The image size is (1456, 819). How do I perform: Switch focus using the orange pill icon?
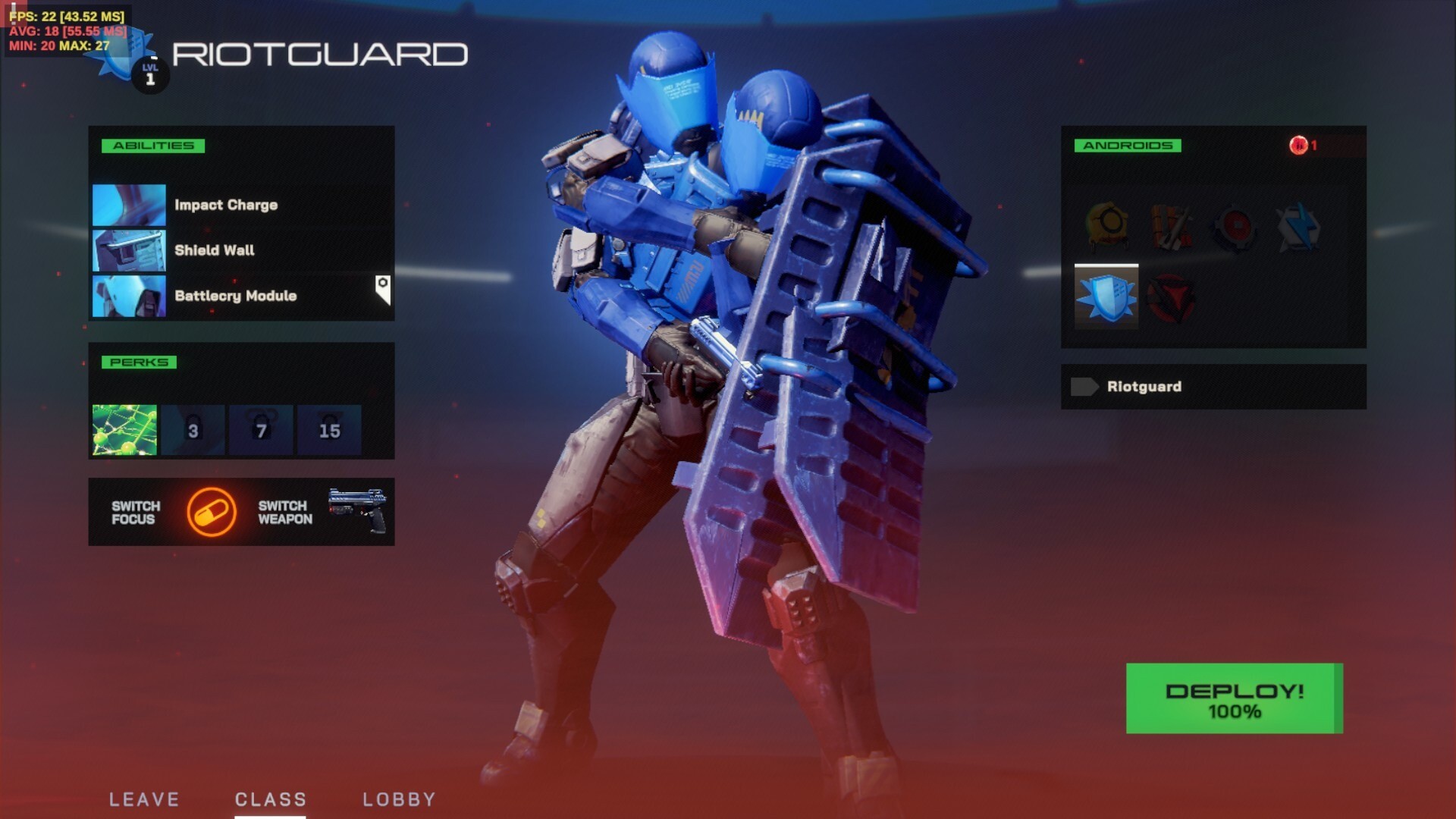pyautogui.click(x=212, y=513)
